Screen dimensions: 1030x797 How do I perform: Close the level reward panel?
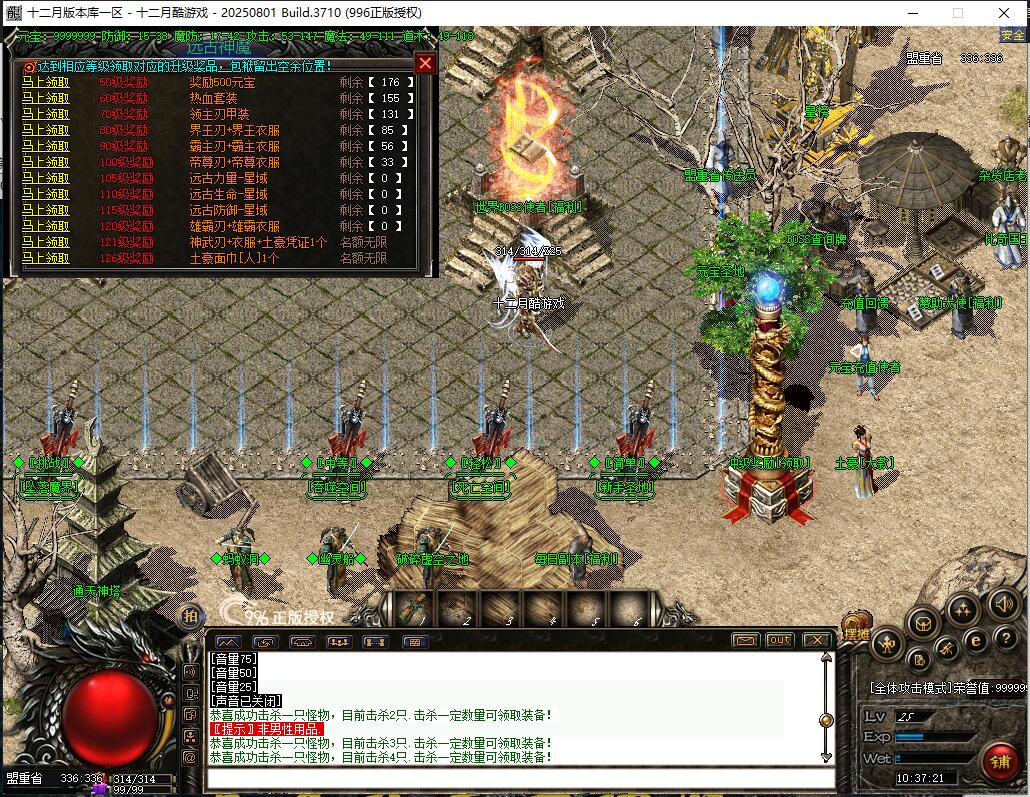pyautogui.click(x=425, y=64)
